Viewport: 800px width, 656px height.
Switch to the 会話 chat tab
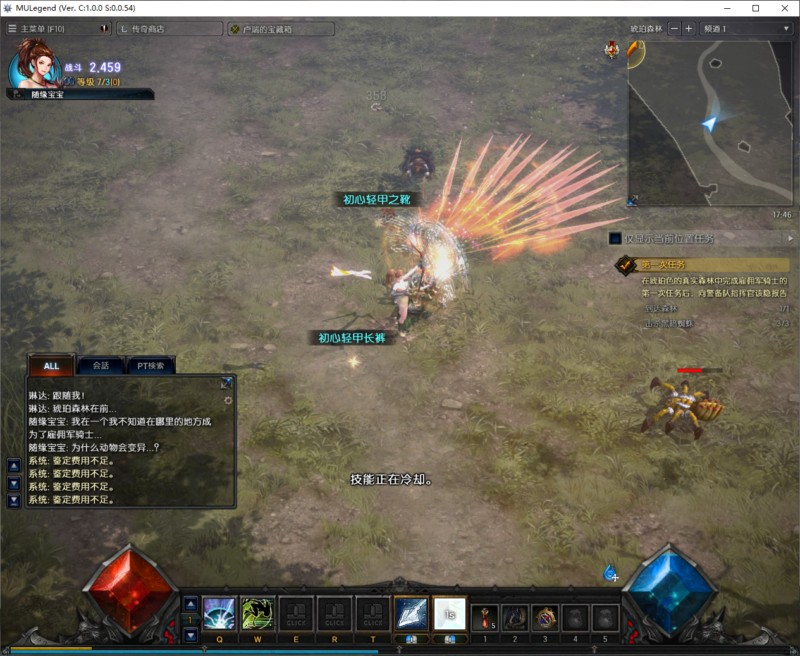(100, 366)
